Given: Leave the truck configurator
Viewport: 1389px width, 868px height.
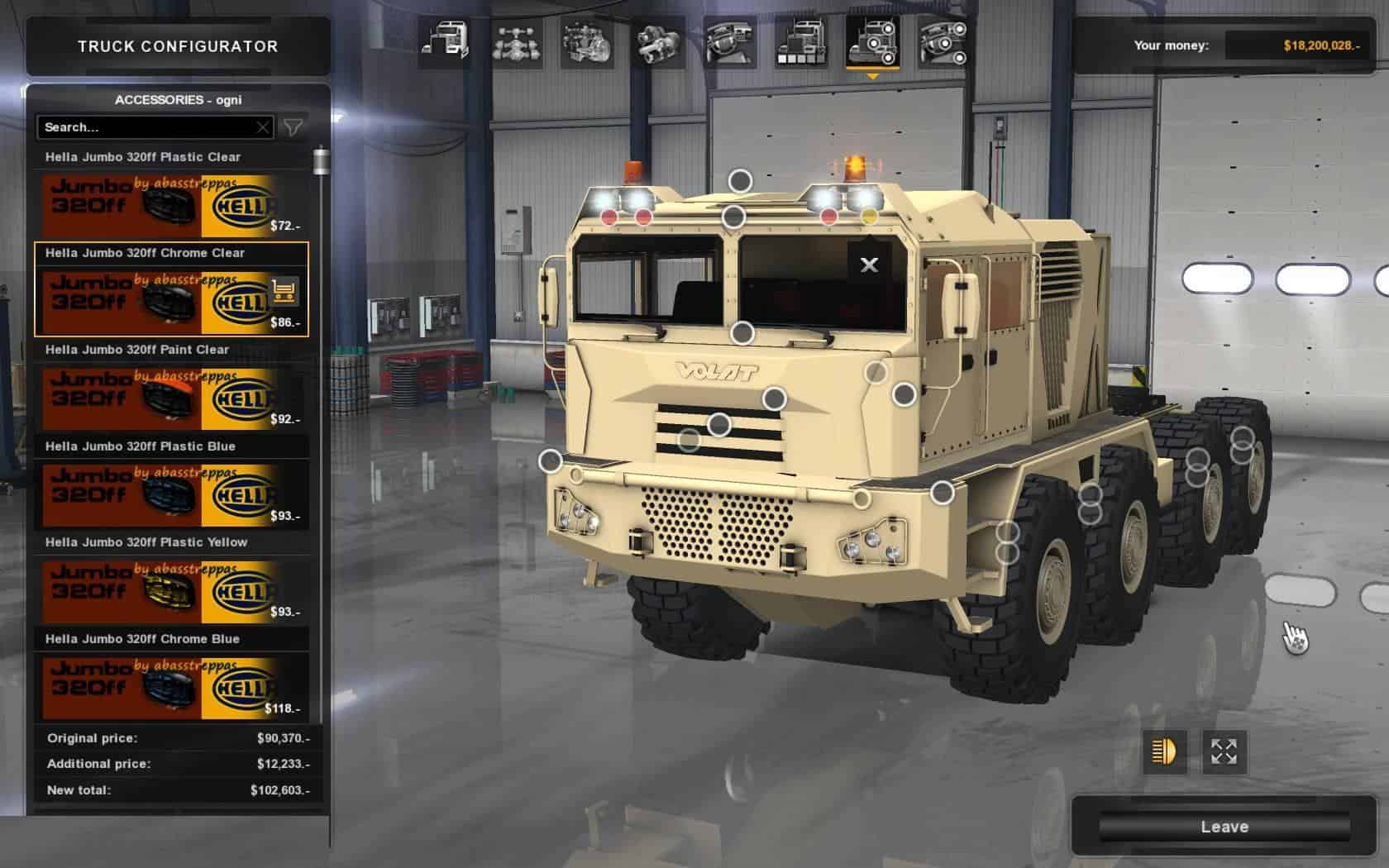Looking at the screenshot, I should [x=1224, y=827].
